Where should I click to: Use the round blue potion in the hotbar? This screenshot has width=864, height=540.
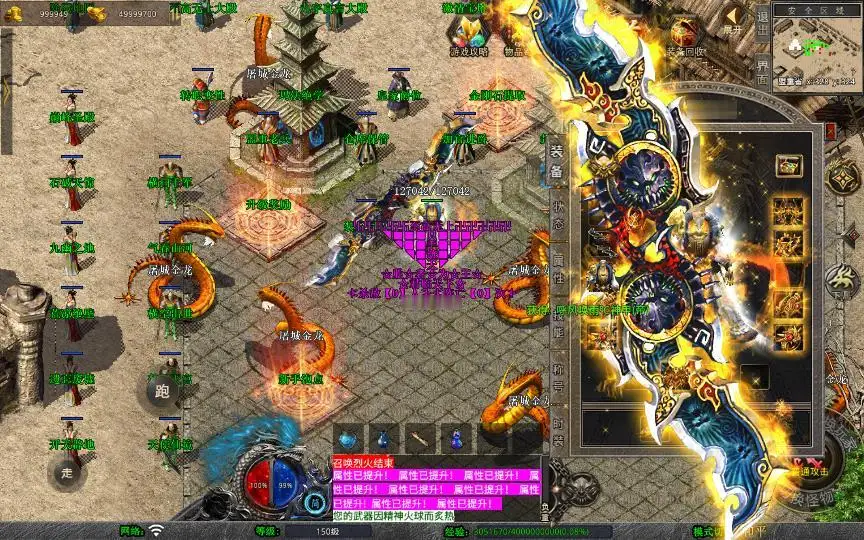(346, 438)
